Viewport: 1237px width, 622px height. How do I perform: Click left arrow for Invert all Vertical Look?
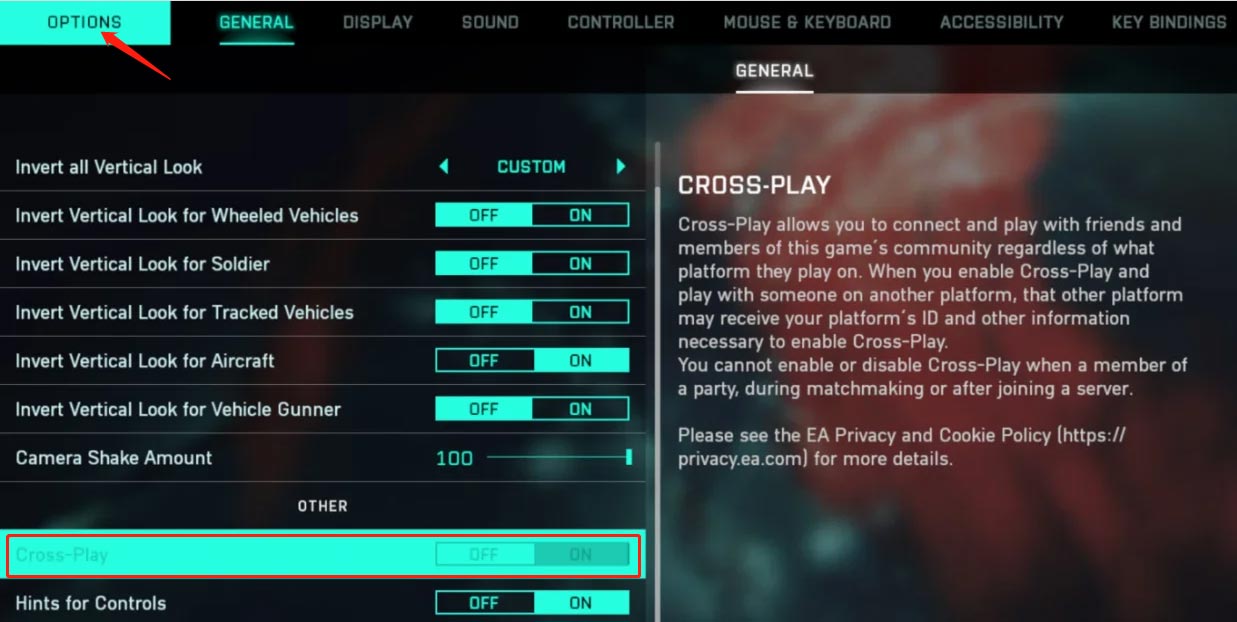[x=444, y=167]
